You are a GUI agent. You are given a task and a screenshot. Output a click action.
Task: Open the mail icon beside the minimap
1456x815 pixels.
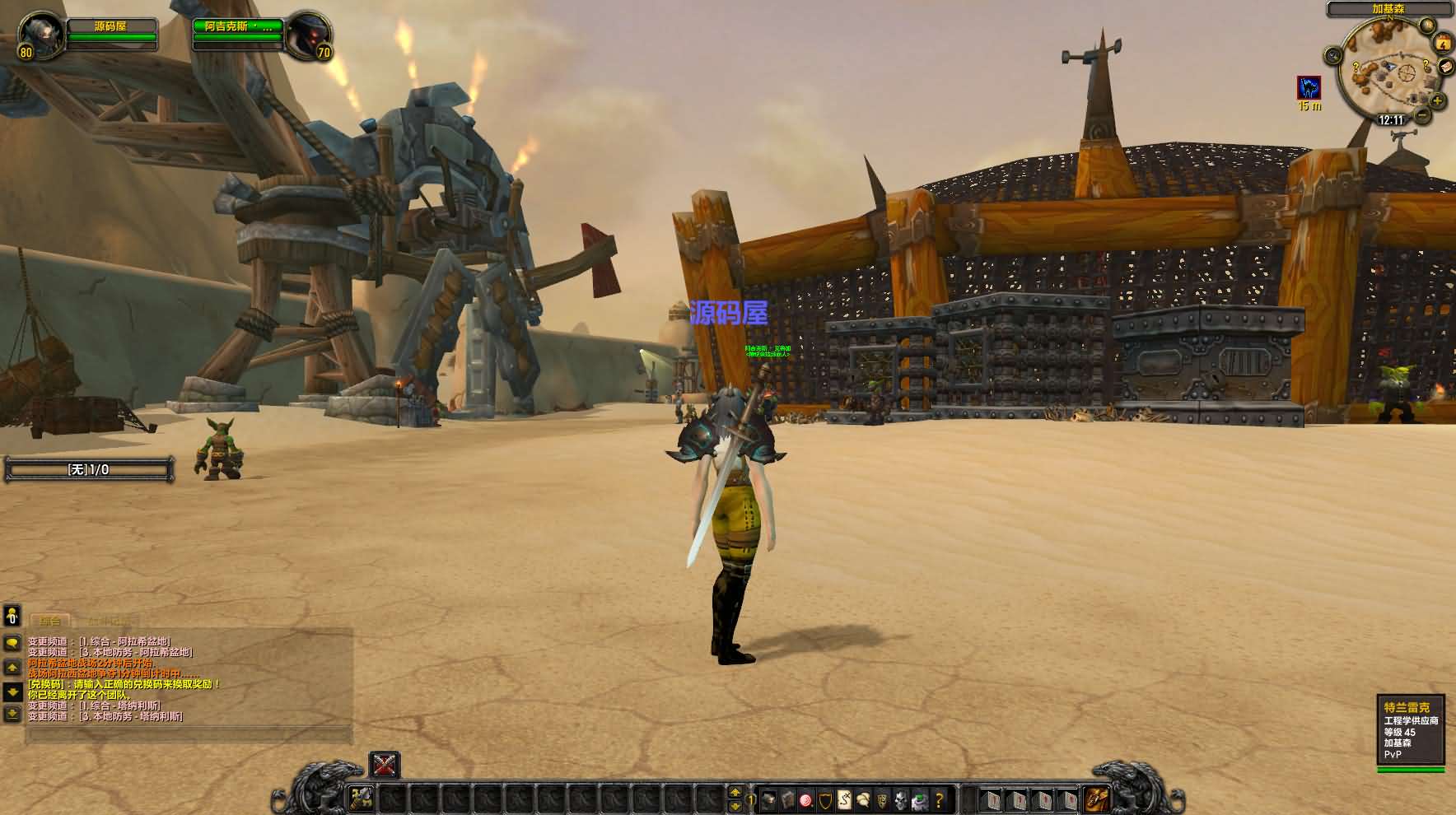[1445, 68]
